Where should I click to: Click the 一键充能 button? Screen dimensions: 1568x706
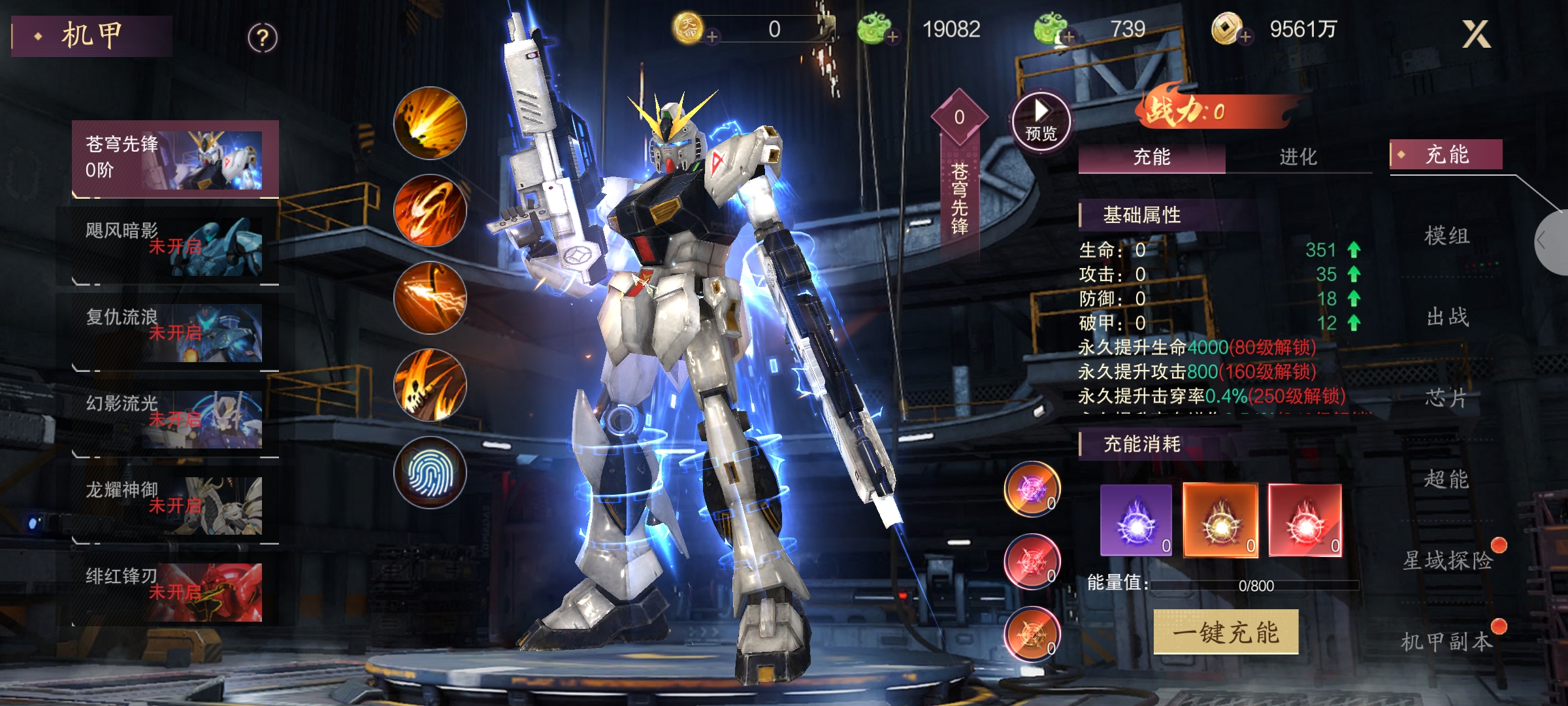(1226, 632)
